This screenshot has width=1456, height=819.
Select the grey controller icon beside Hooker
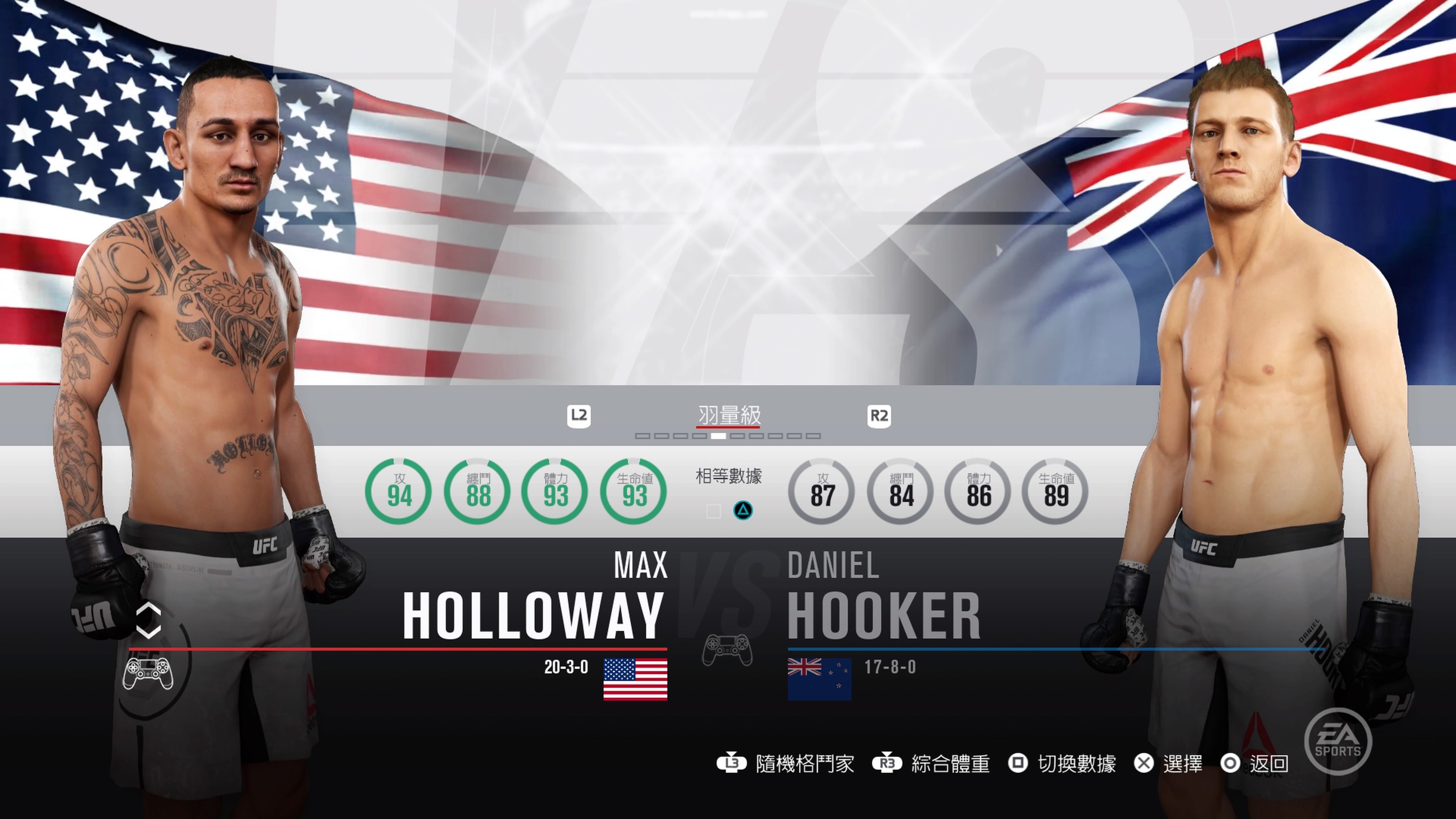point(727,651)
